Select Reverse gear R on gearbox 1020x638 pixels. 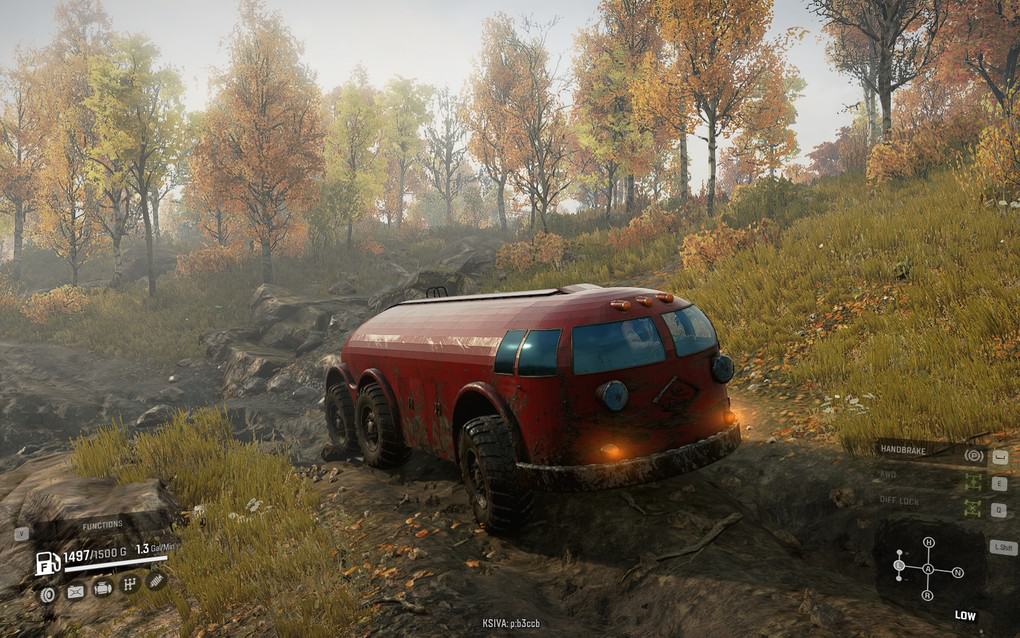click(x=928, y=596)
